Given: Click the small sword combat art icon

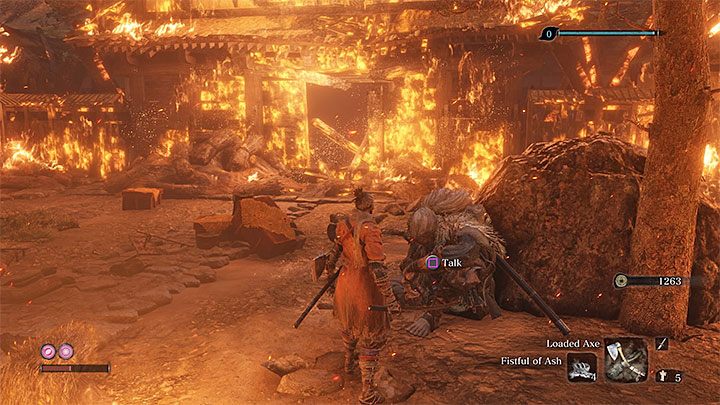Looking at the screenshot, I should [662, 343].
